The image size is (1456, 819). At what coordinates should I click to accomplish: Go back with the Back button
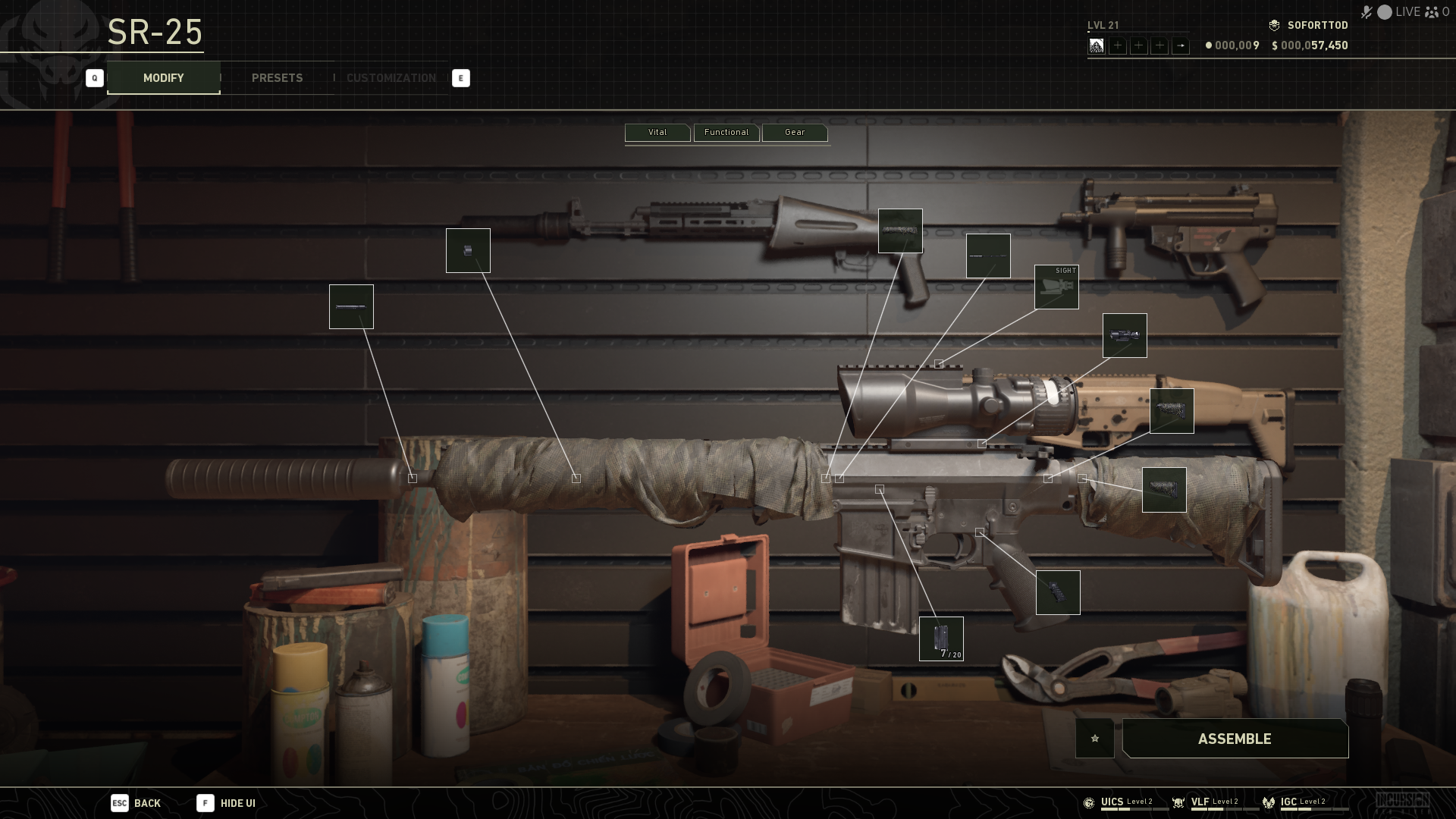click(136, 803)
